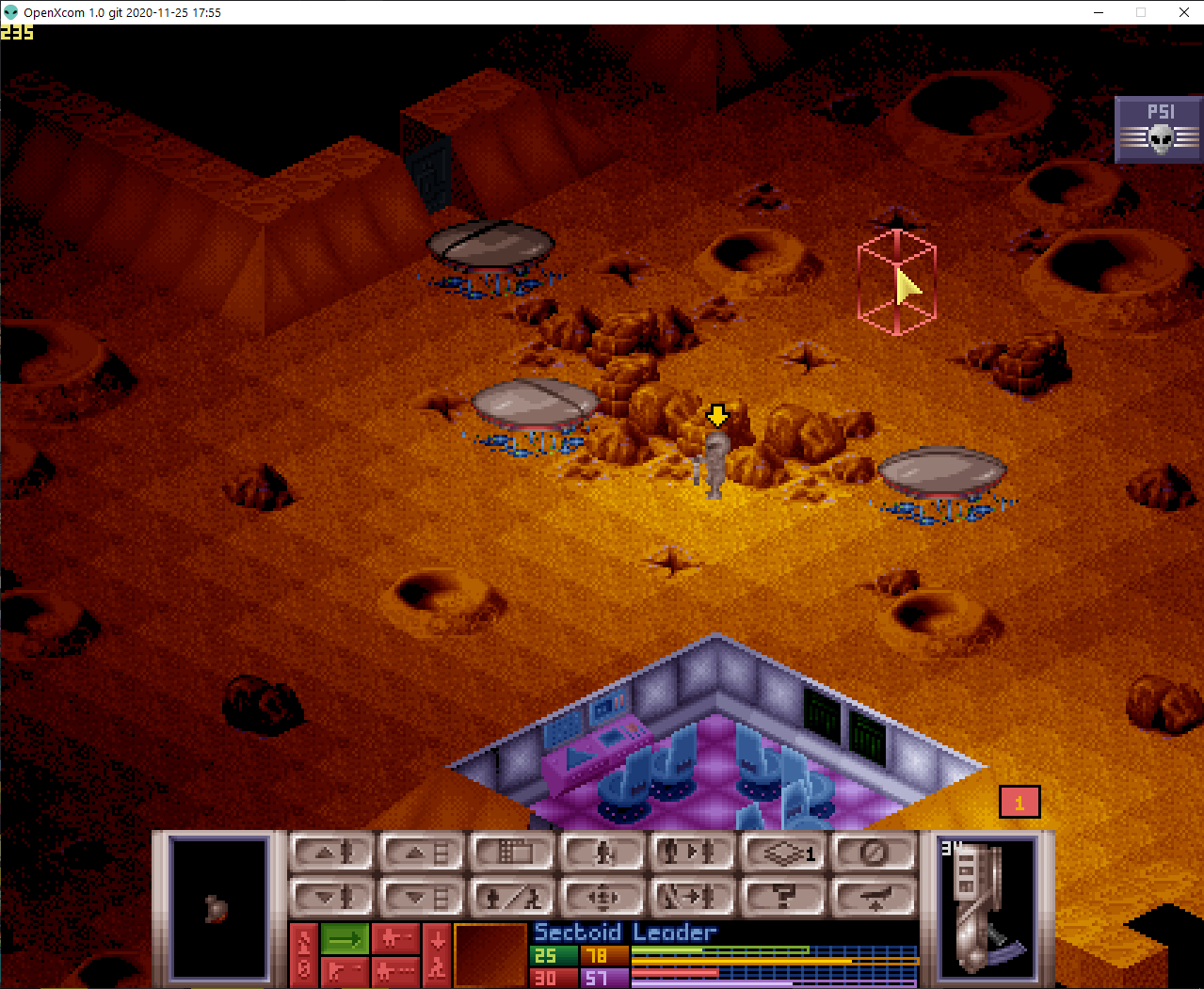The width and height of the screenshot is (1204, 989).
Task: Move the unit up one level
Action: (331, 853)
